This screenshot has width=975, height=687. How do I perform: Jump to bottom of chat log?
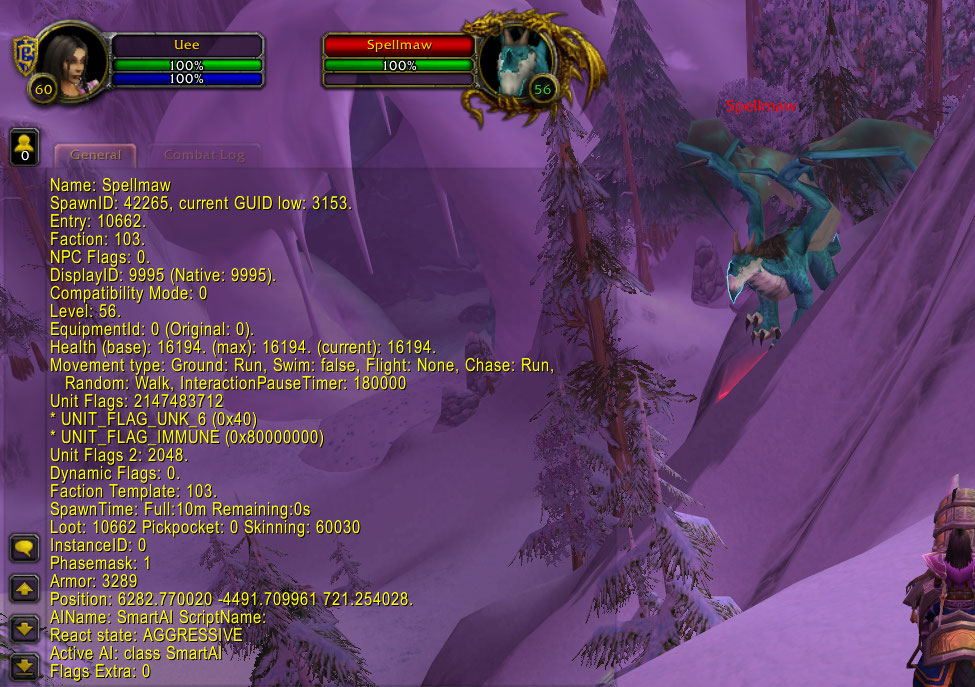[x=25, y=666]
